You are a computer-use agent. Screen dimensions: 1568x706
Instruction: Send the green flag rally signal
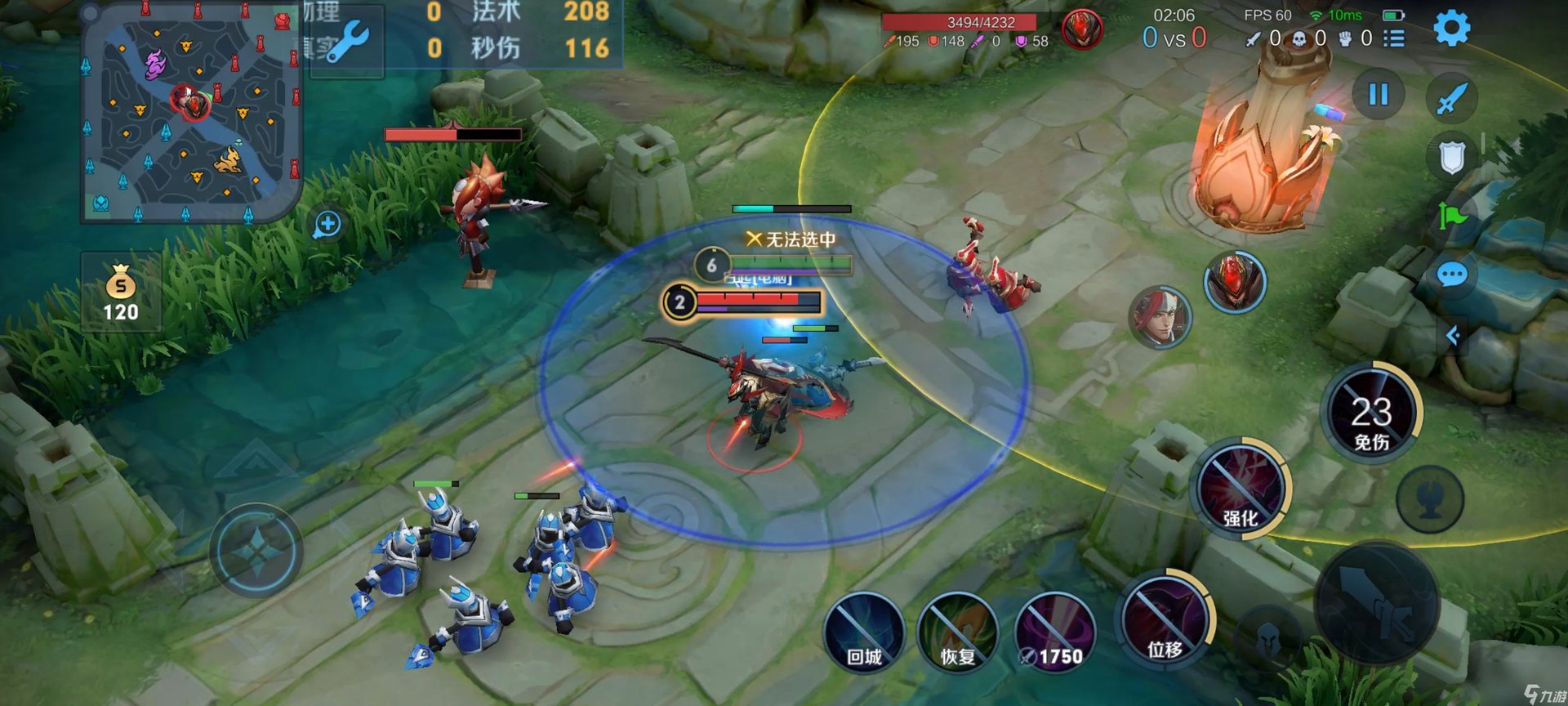tap(1452, 217)
